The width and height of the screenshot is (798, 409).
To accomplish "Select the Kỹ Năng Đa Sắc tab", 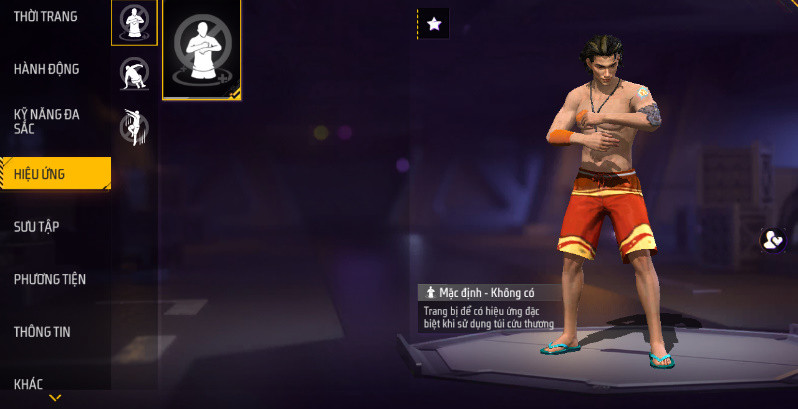I will click(47, 121).
